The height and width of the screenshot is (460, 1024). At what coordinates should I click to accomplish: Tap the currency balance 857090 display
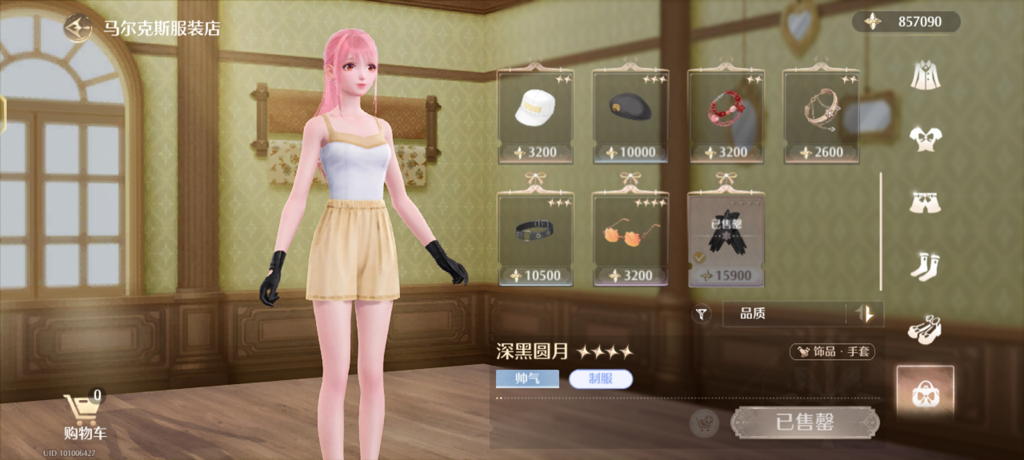click(x=906, y=22)
